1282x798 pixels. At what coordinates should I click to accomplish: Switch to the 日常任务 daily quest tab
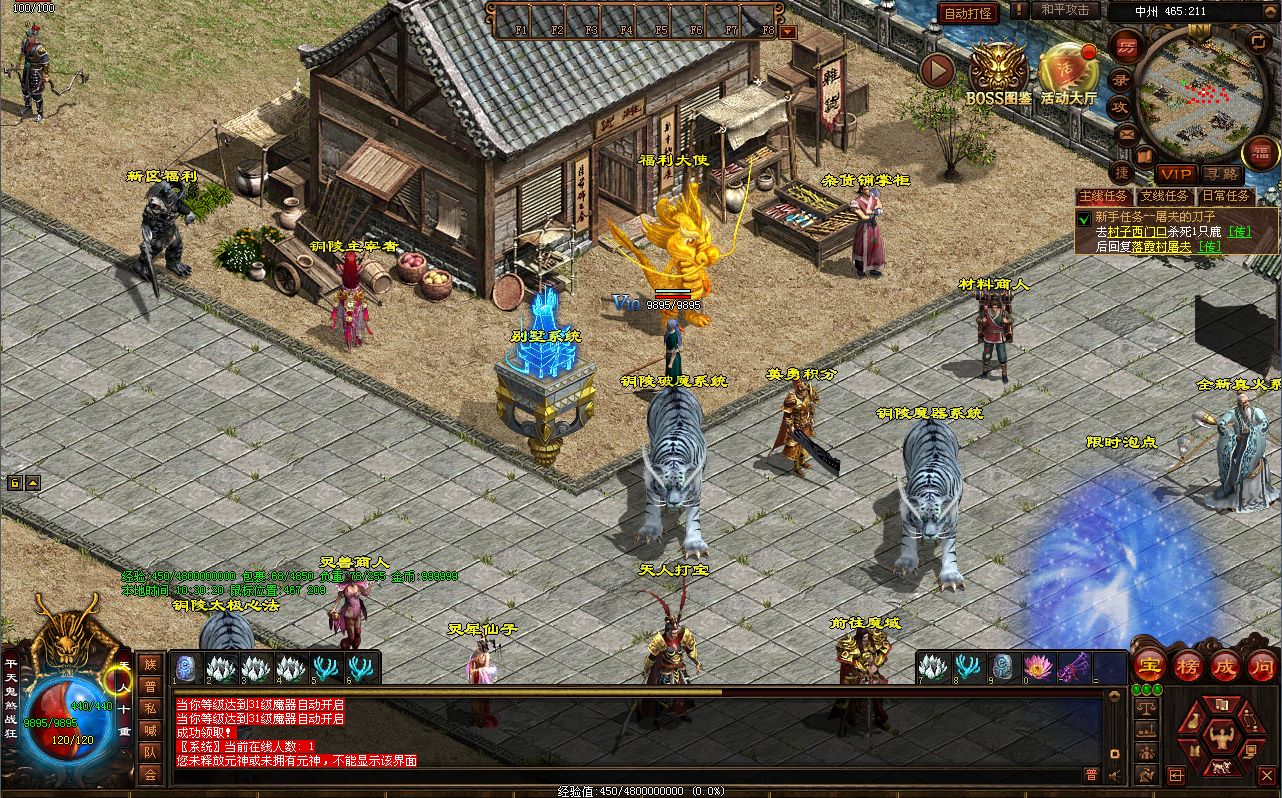pyautogui.click(x=1225, y=197)
